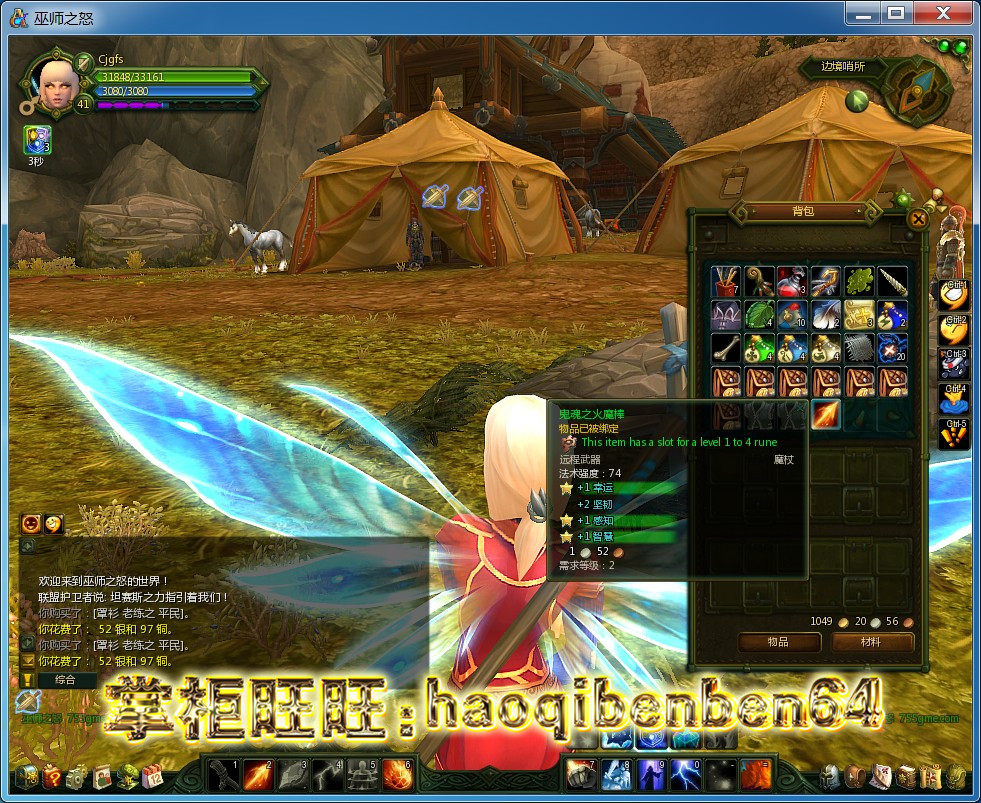Select the flaming wand item in the backpack

[x=826, y=413]
